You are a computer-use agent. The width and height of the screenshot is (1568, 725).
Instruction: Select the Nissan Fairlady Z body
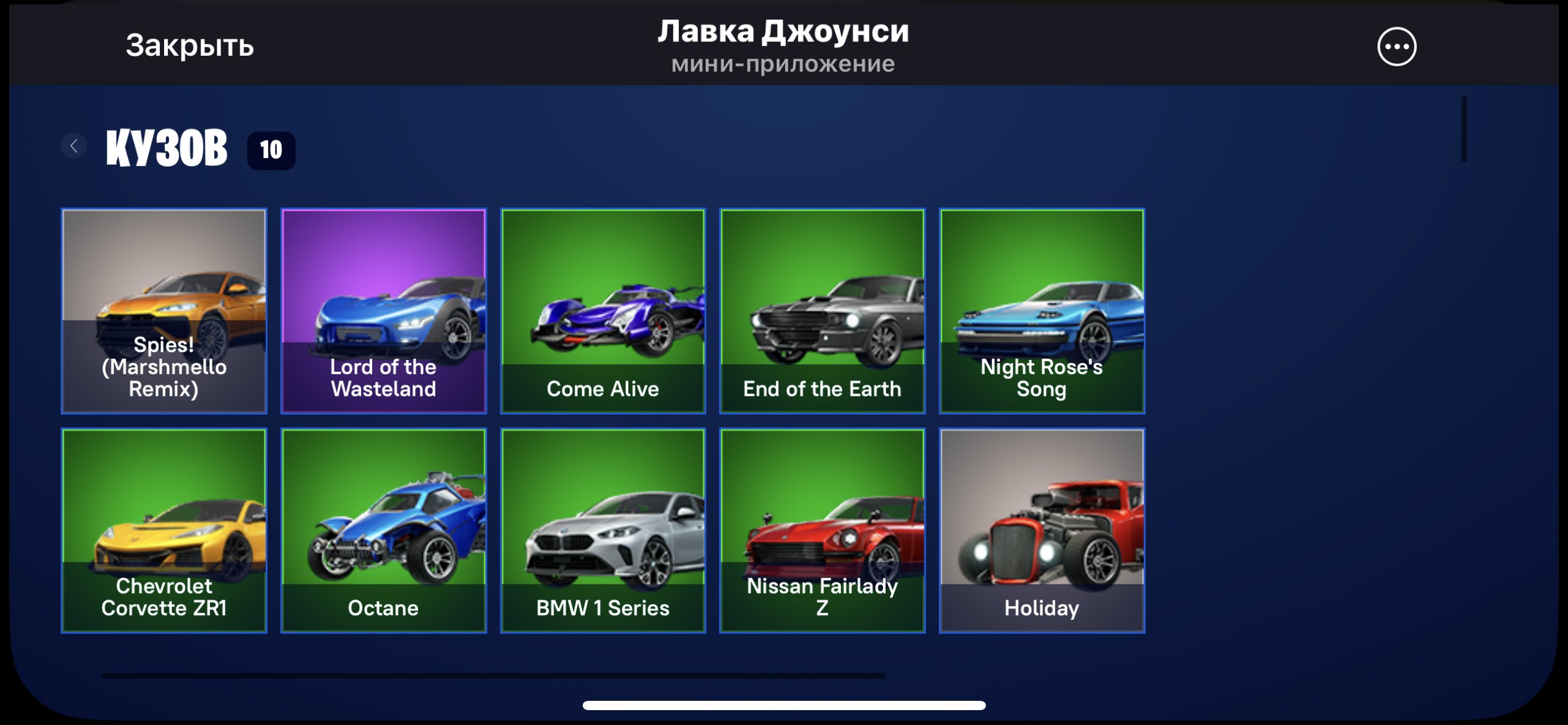pos(822,530)
